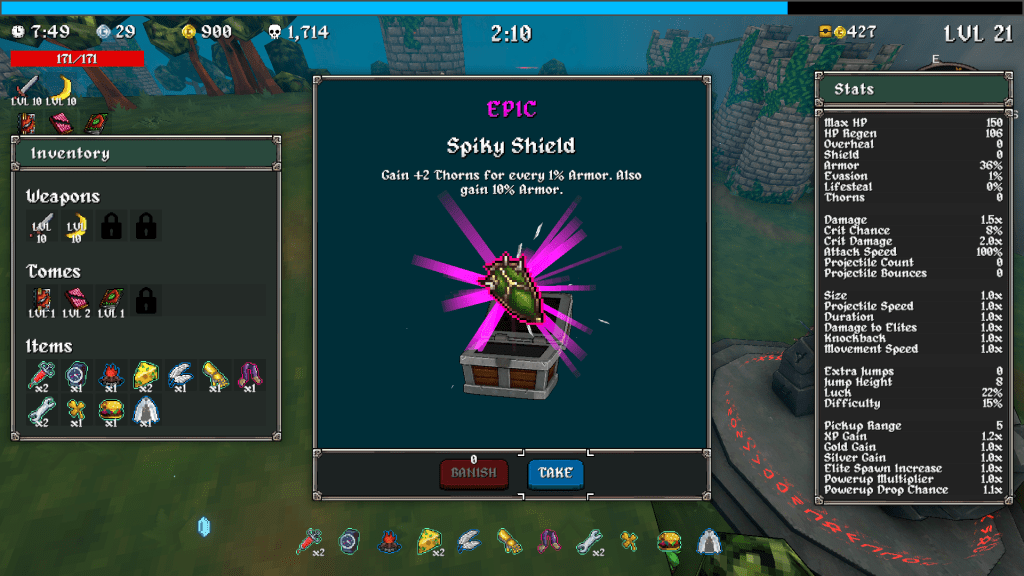Choose the white feathers item in Inventory panel

181,375
